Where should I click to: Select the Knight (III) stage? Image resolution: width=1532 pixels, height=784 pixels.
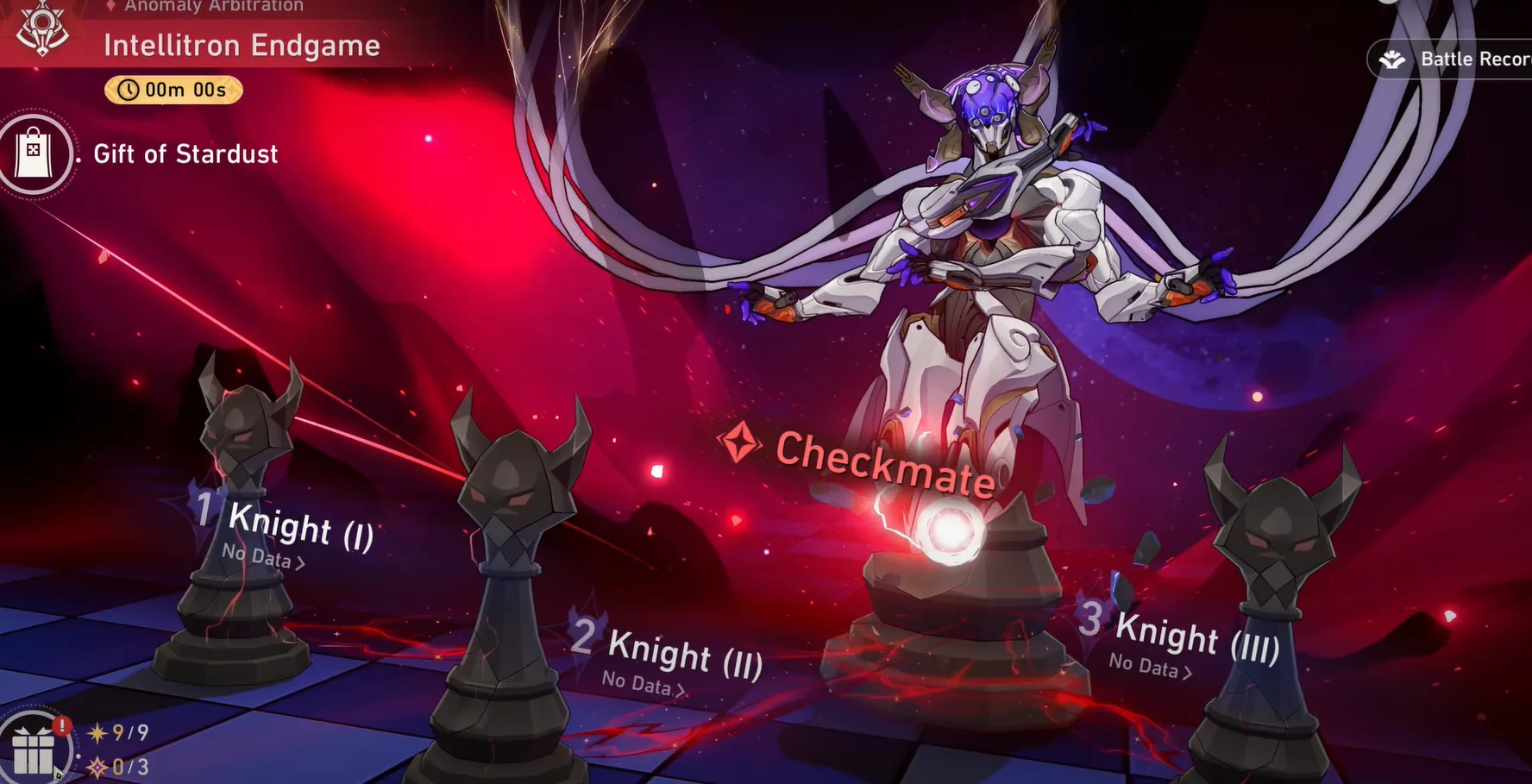coord(1196,637)
